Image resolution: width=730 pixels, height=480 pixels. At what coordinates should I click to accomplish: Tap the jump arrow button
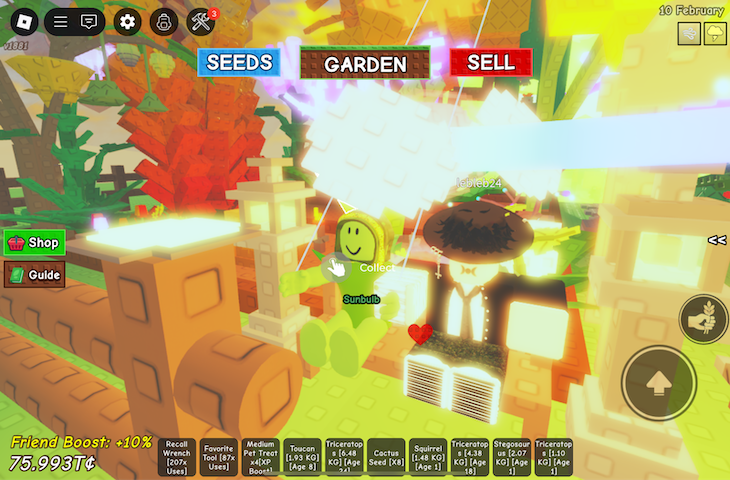[x=658, y=382]
